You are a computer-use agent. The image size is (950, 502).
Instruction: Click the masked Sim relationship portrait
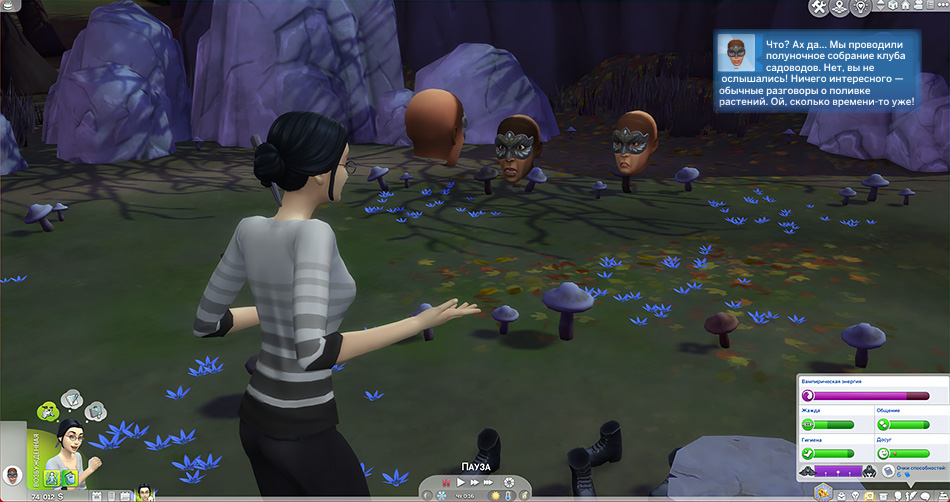(11, 473)
